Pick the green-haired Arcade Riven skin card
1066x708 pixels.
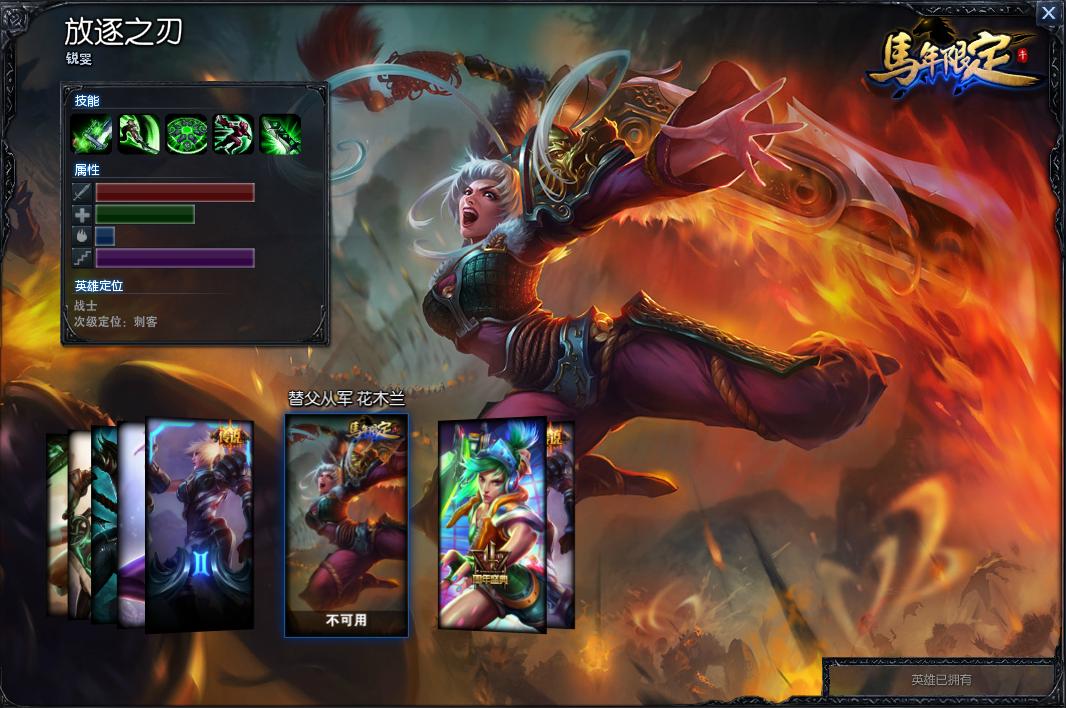coord(492,523)
